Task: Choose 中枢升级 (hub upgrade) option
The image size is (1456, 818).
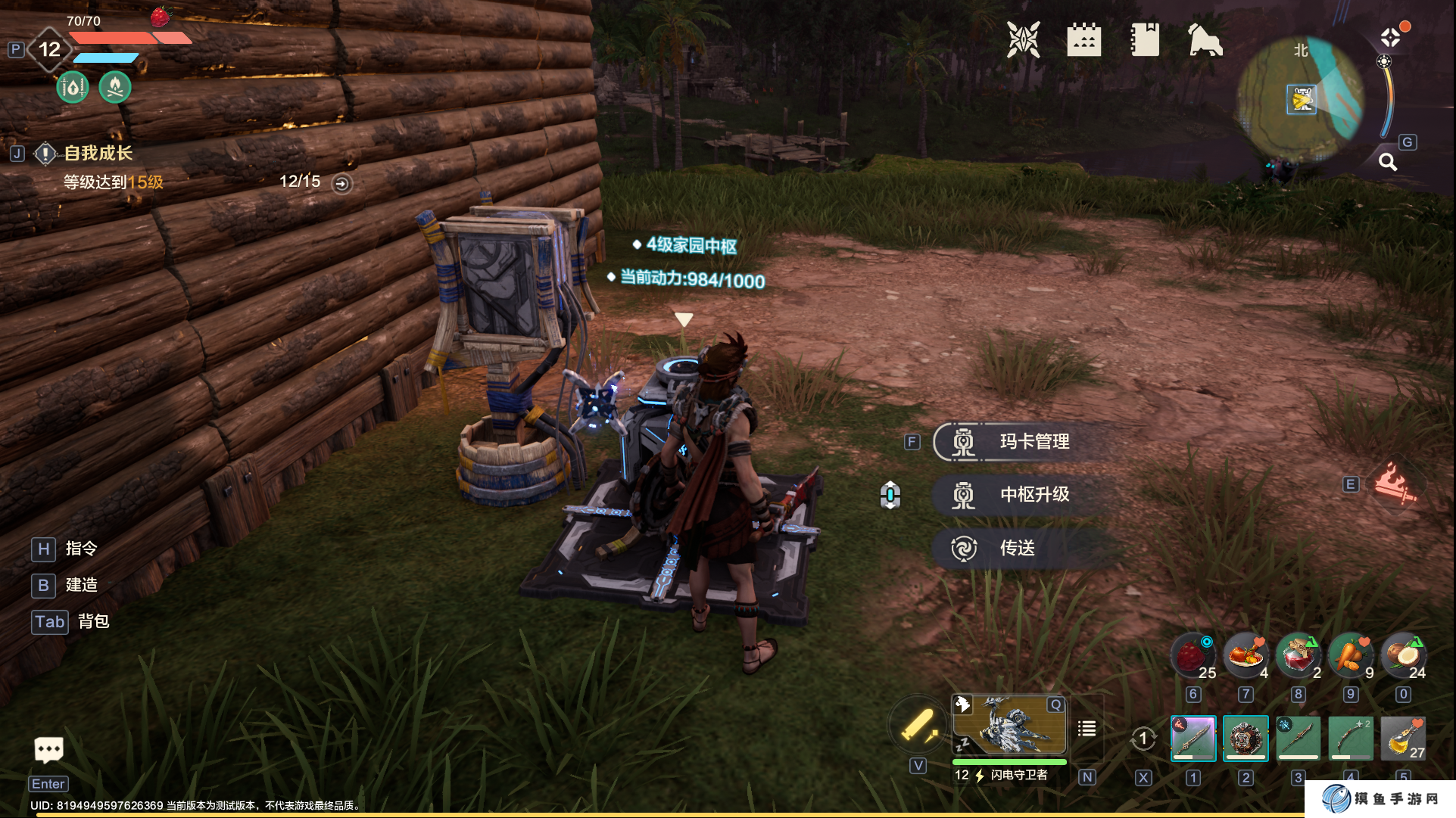Action: (1033, 495)
